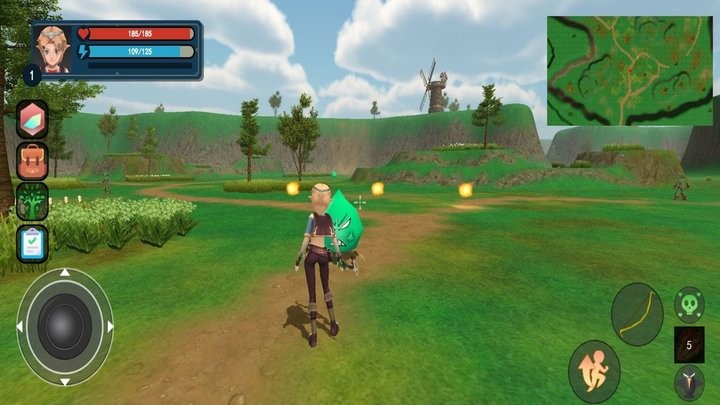Activate the jump action button
Image resolution: width=720 pixels, height=405 pixels.
click(x=594, y=371)
